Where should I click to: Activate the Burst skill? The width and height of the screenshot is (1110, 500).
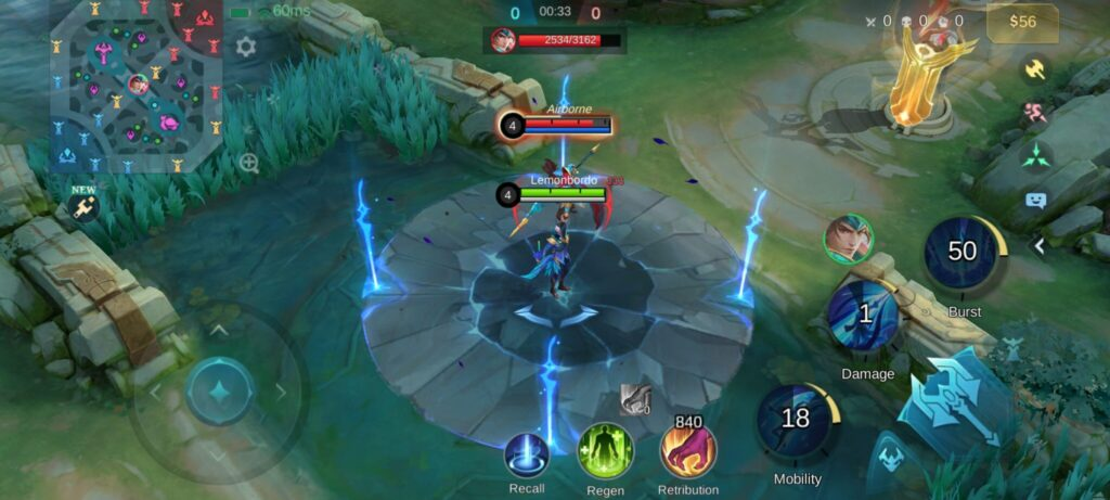[963, 254]
